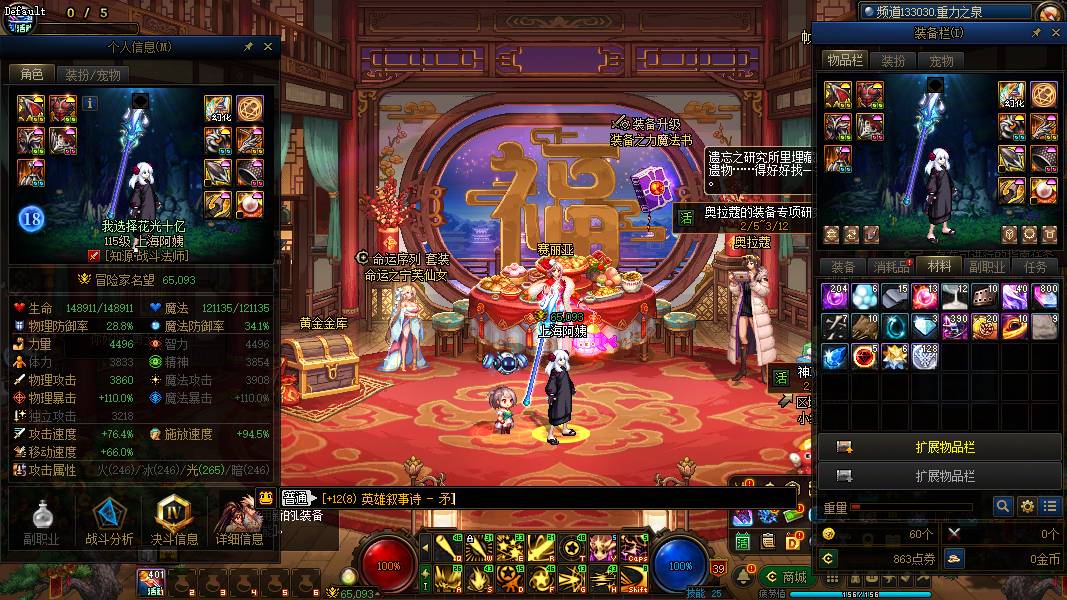The image size is (1067, 600).
Task: Switch to the 任务 quest items tab
Action: (1035, 267)
